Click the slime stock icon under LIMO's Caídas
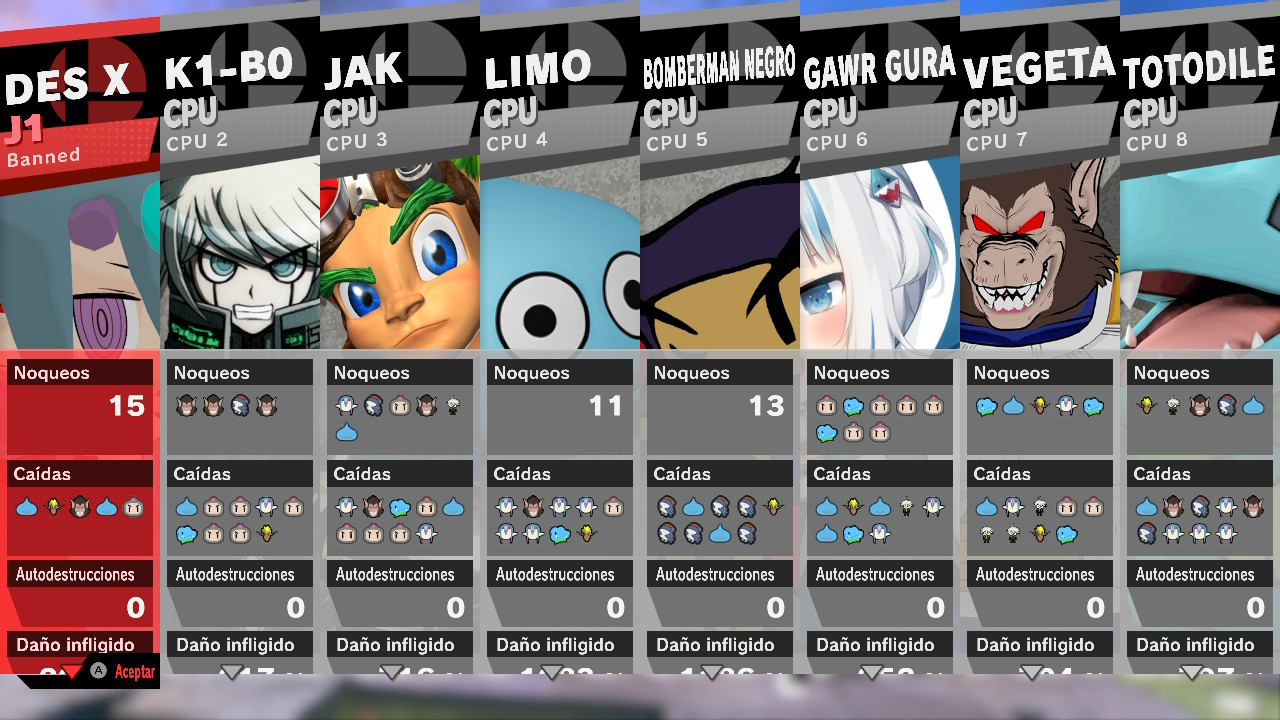This screenshot has height=720, width=1280. click(x=558, y=535)
